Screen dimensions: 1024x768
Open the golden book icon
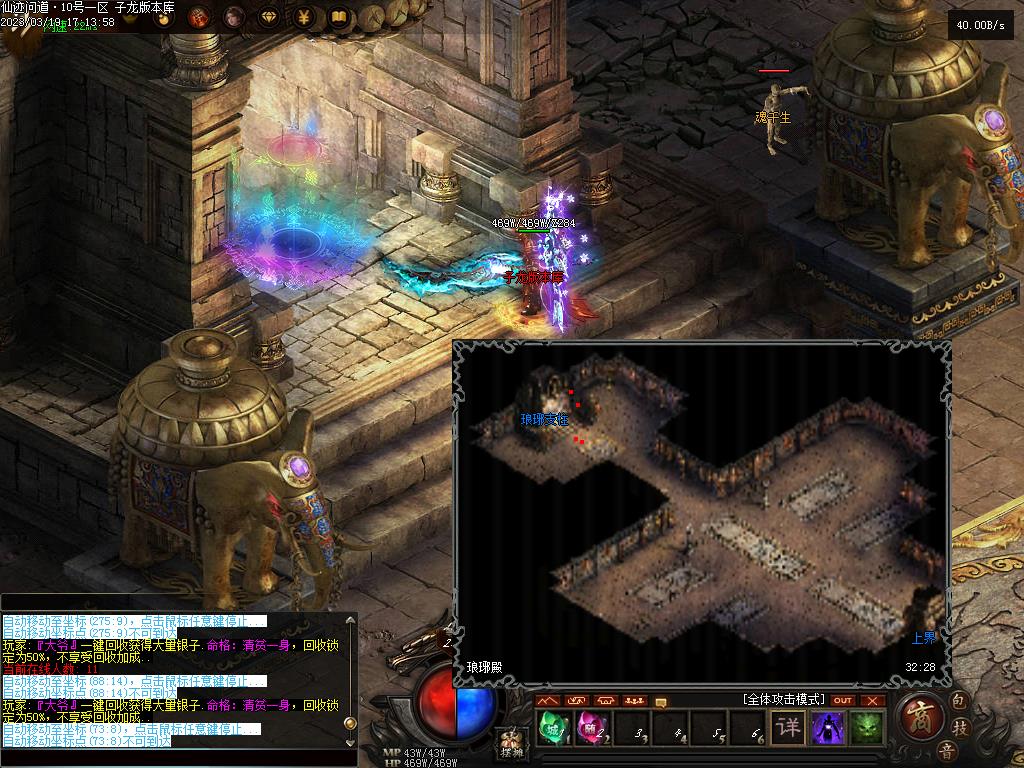pyautogui.click(x=339, y=17)
